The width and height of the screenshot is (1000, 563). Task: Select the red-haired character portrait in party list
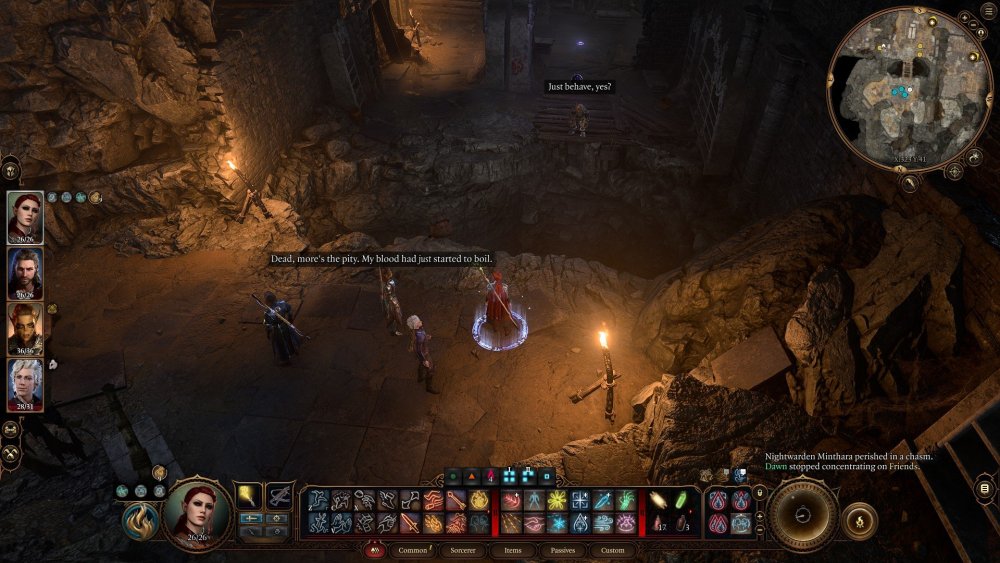25,218
